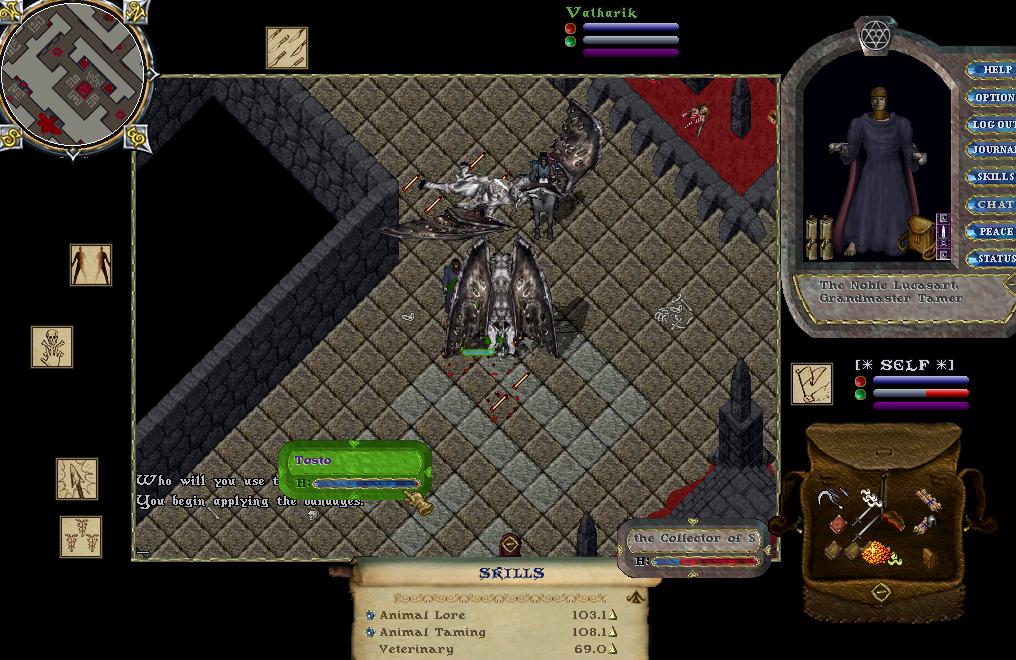Click the backpack icon on the paperdoll
The height and width of the screenshot is (660, 1016).
pyautogui.click(x=917, y=236)
